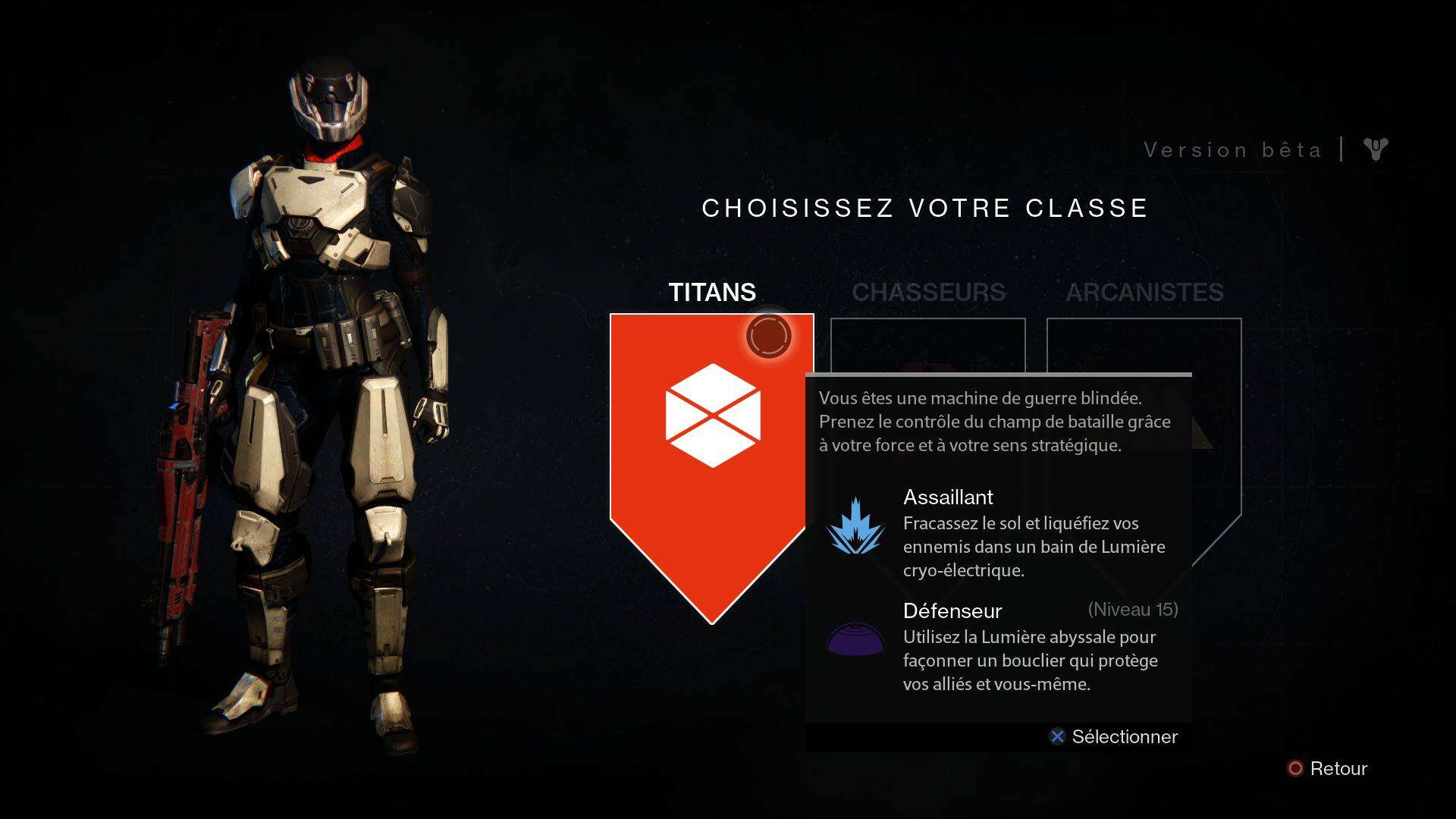This screenshot has width=1456, height=819.
Task: Select the Chasseurs class card
Action: (x=927, y=345)
